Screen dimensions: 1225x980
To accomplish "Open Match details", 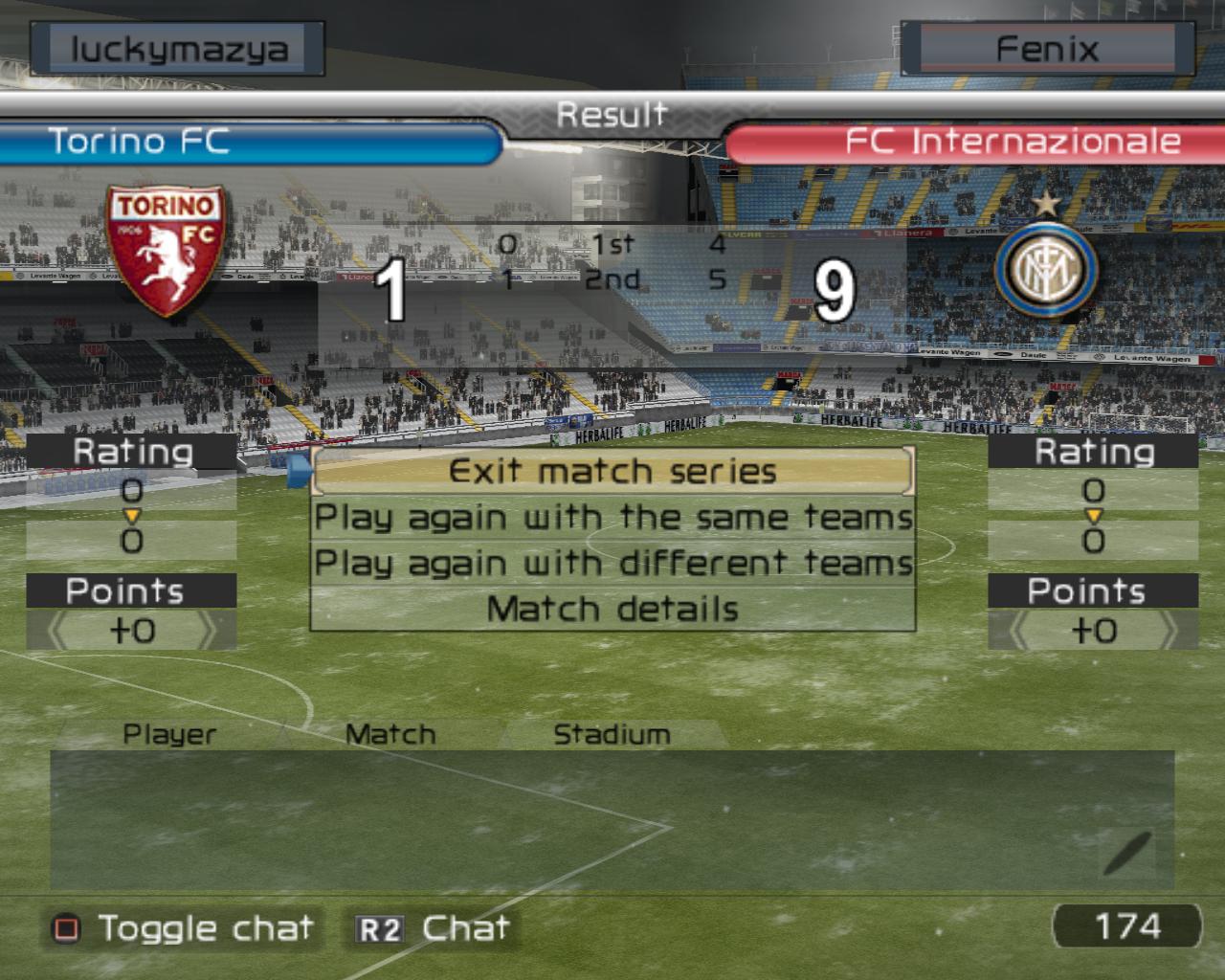I will [612, 610].
